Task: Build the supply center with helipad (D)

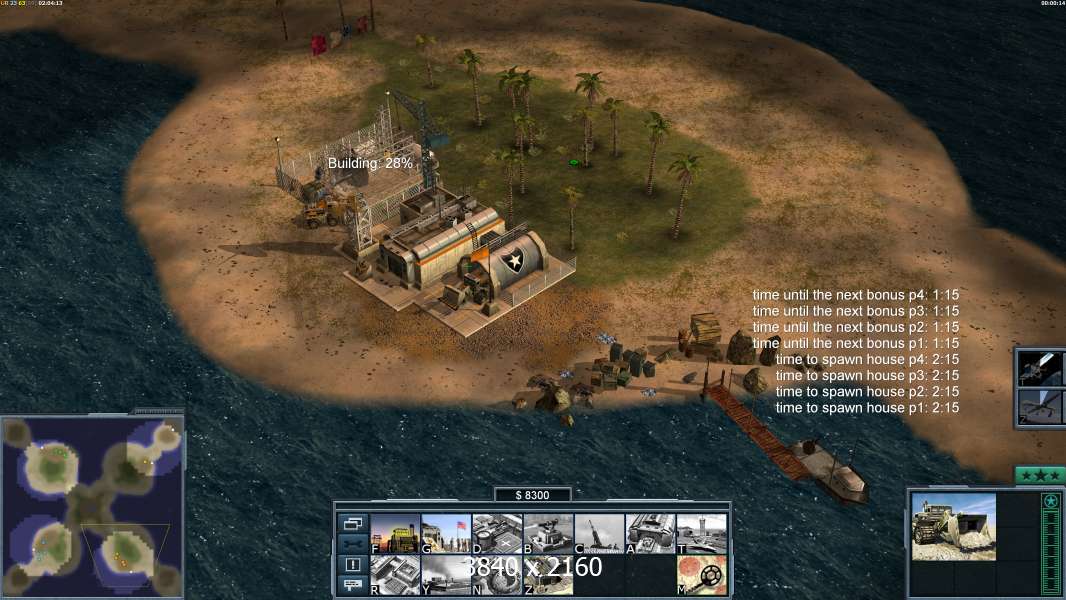Action: 497,533
